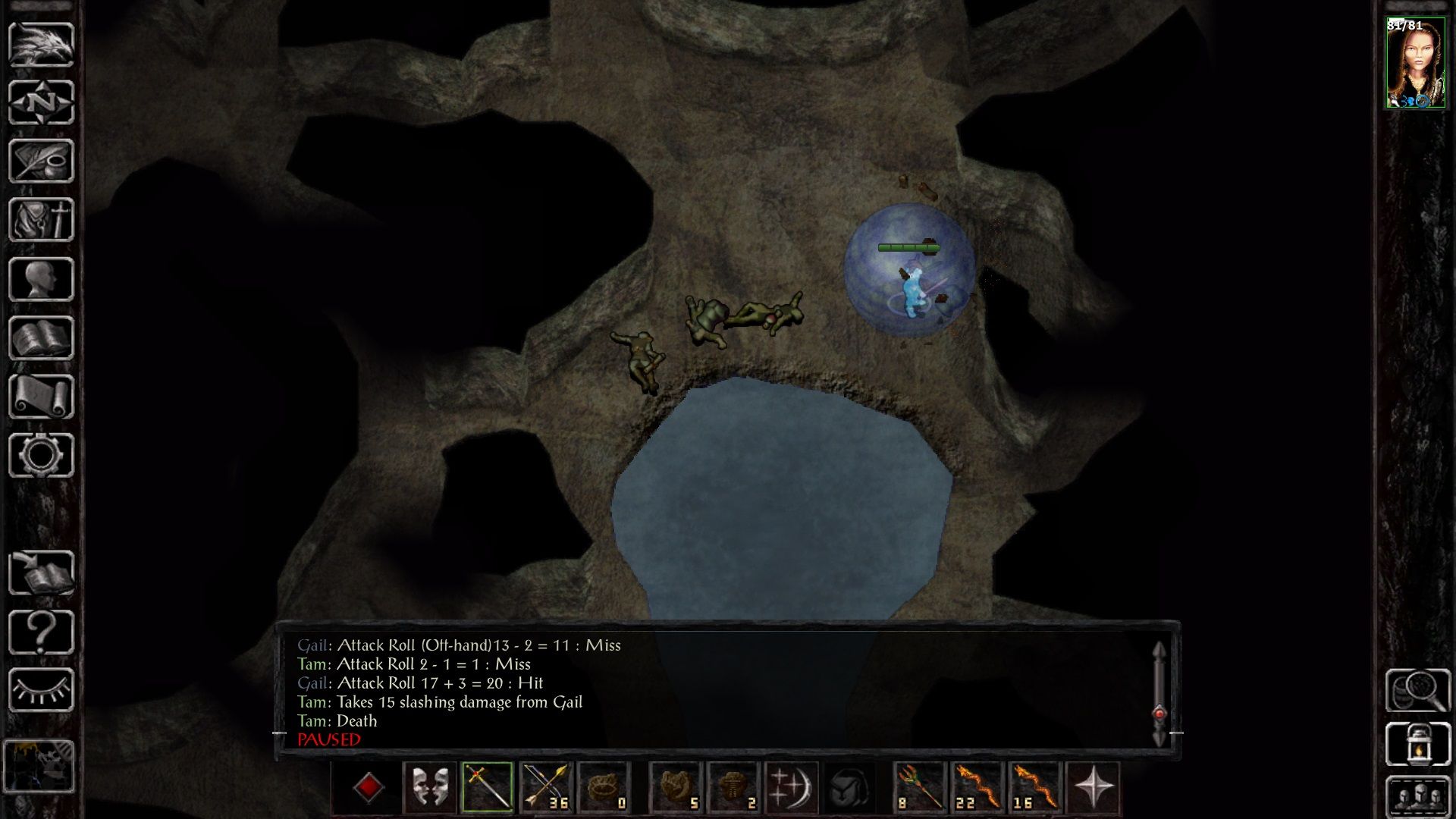
Task: Hide the interface with the closed-eye button
Action: 41,690
